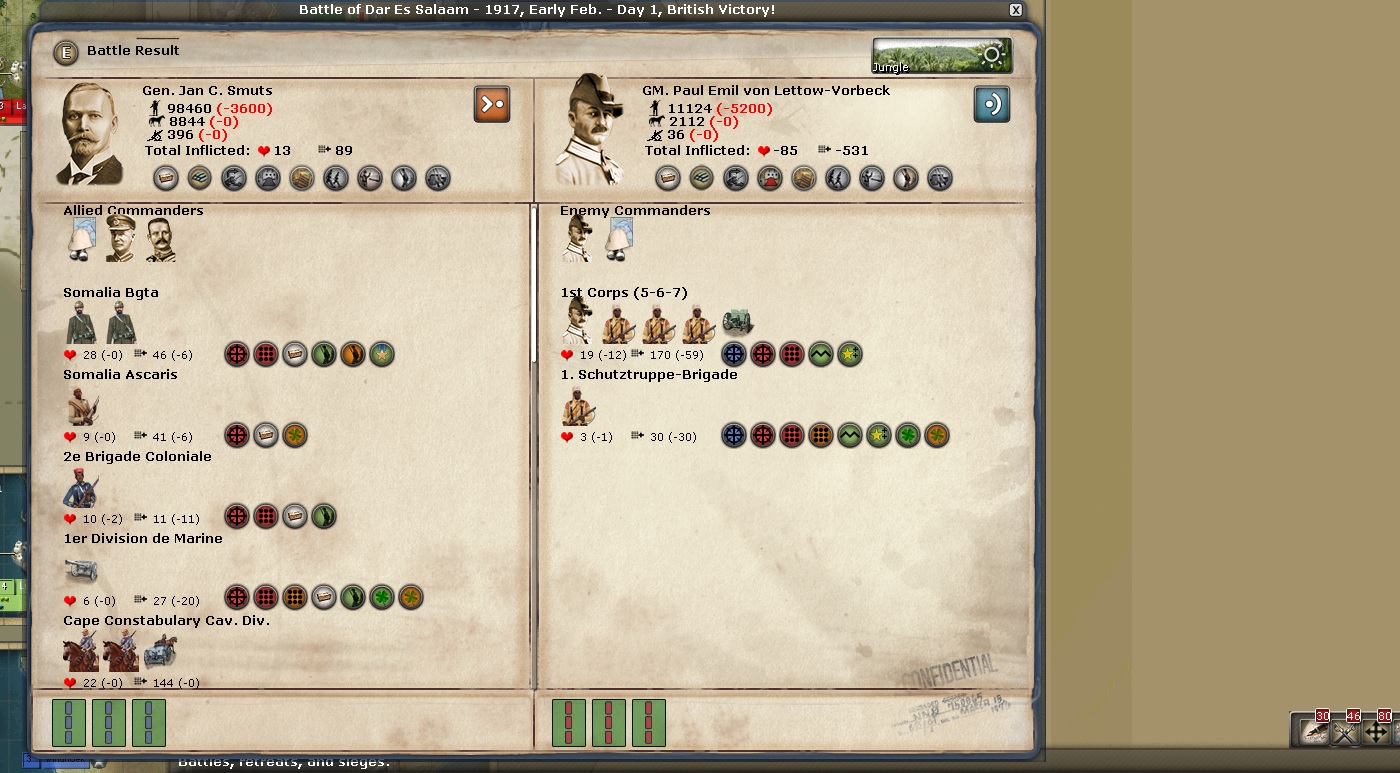The height and width of the screenshot is (773, 1400).
Task: Click the blue defensive posture button
Action: (991, 104)
